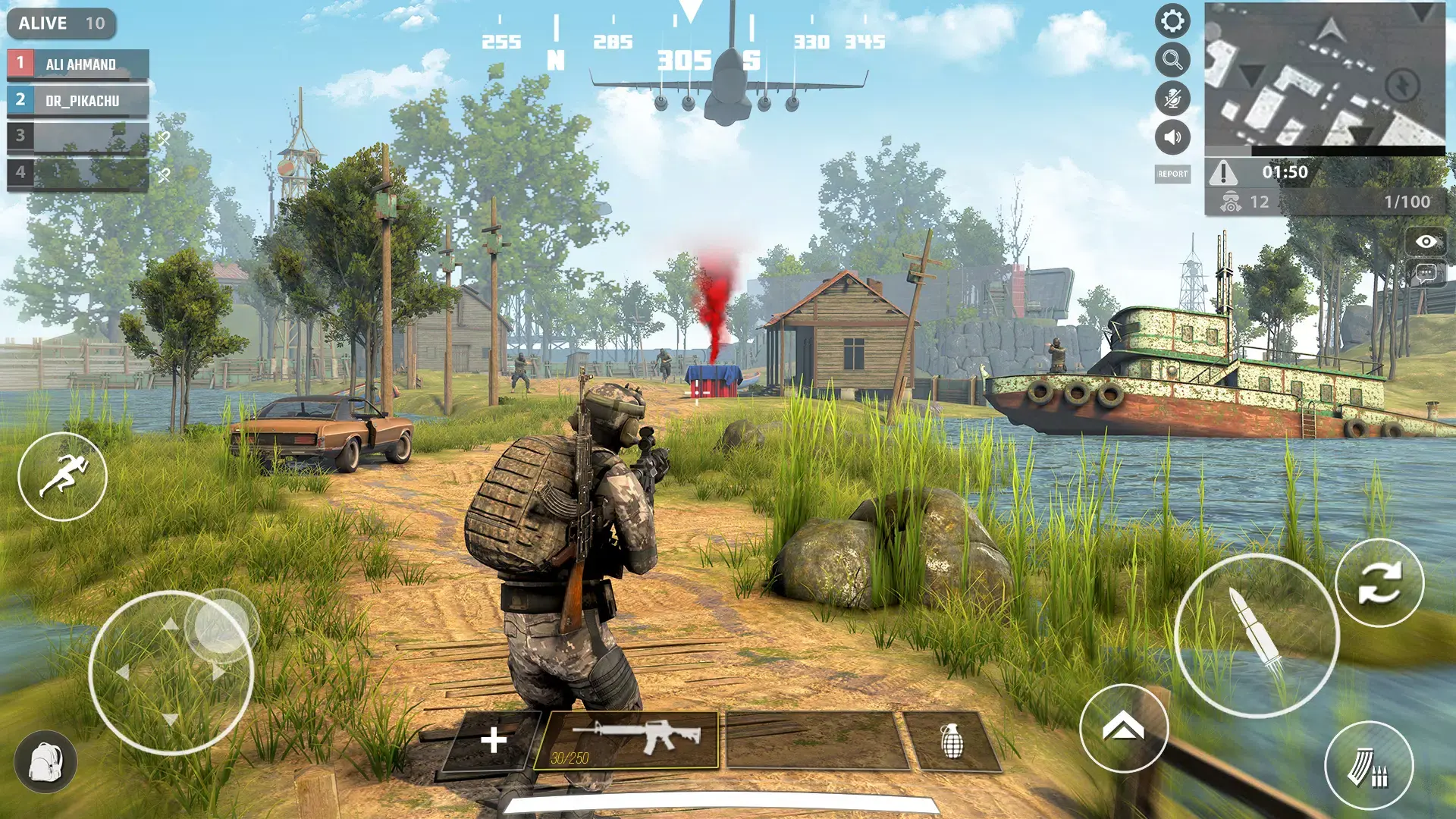This screenshot has height=819, width=1456.
Task: Select teammate ALI AHMAND in squad list
Action: click(x=78, y=64)
